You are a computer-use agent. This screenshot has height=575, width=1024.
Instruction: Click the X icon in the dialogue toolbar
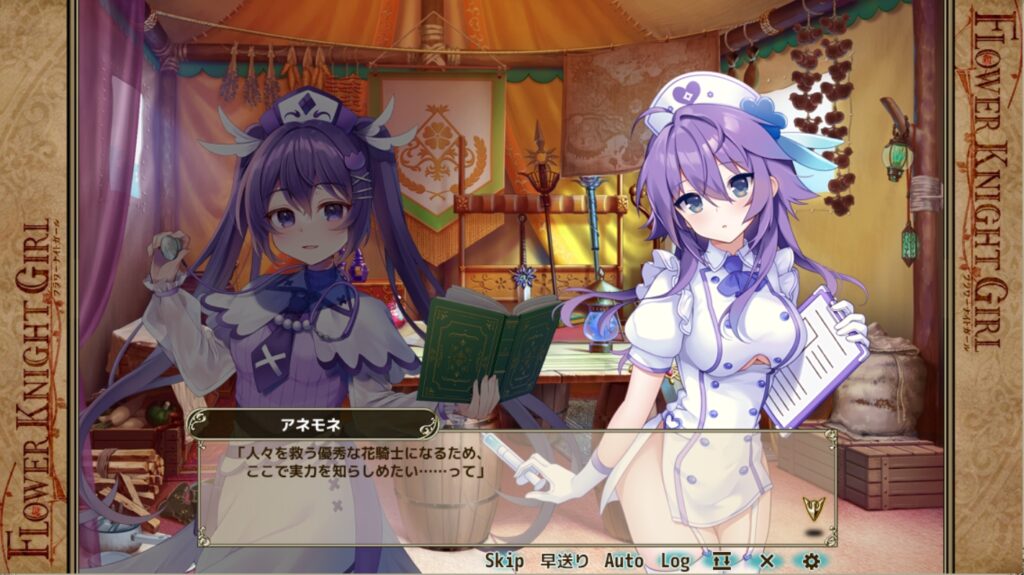point(767,561)
